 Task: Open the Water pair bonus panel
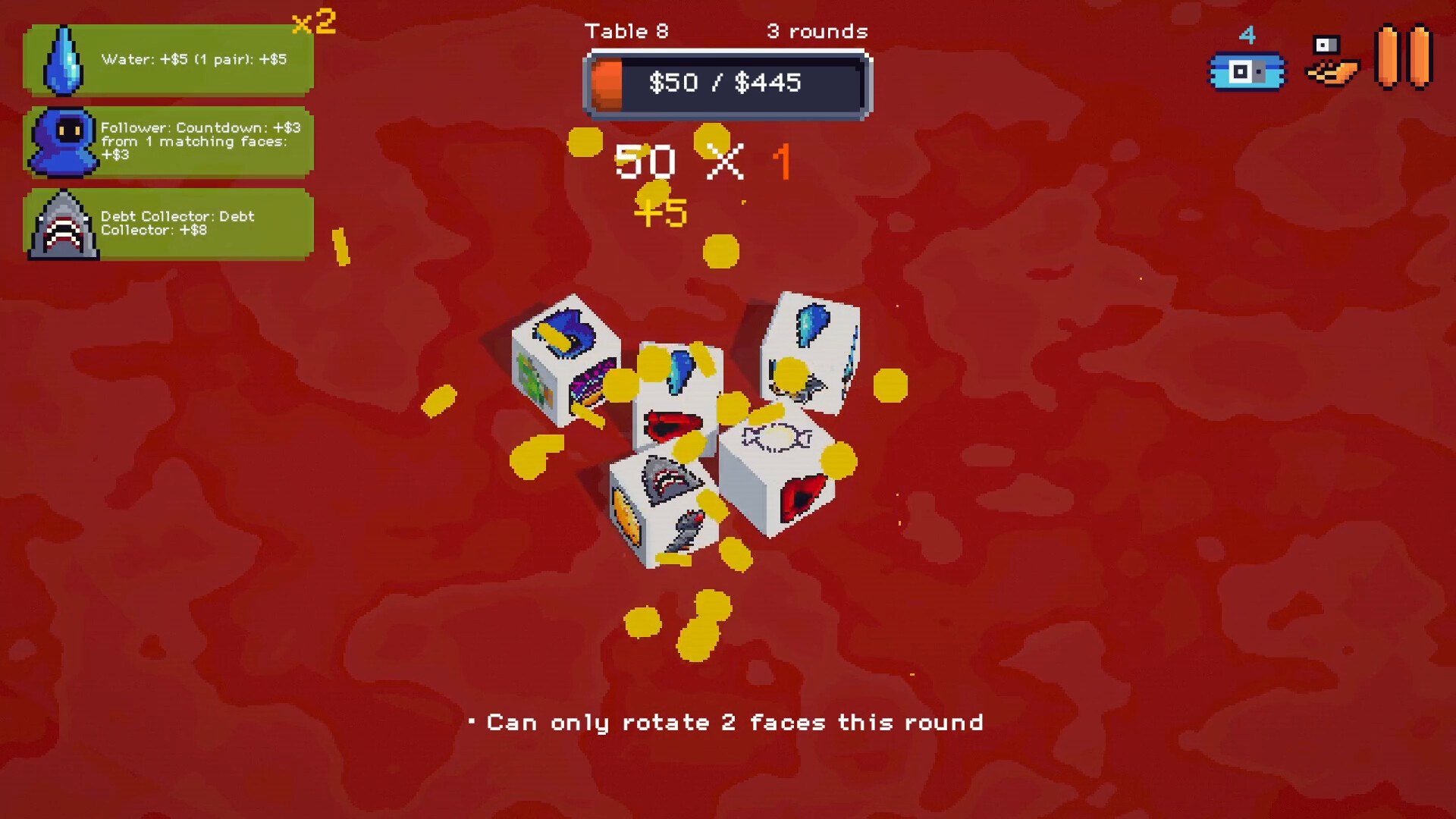click(x=168, y=60)
